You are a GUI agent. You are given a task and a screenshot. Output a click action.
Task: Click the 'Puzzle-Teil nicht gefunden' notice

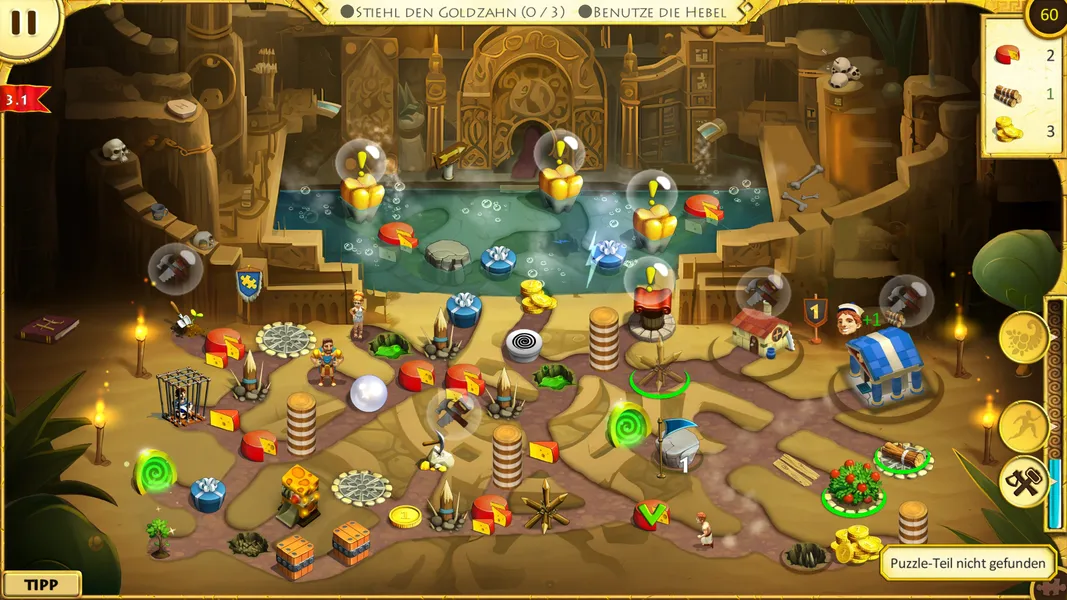968,563
